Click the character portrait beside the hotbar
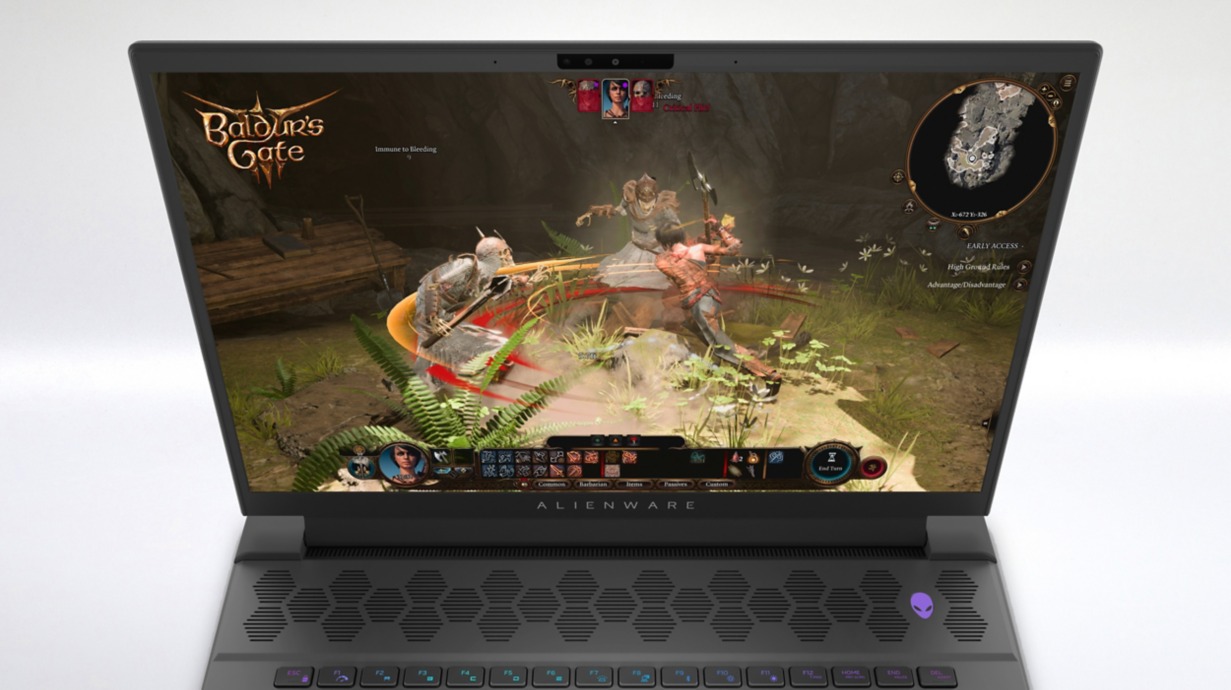 coord(403,463)
